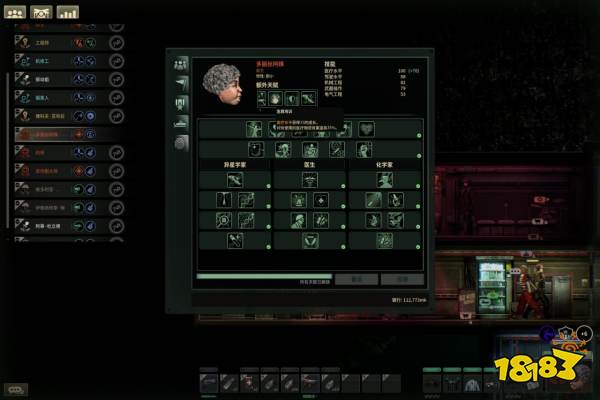Open the top tab on the talent panel's edge

pos(181,65)
